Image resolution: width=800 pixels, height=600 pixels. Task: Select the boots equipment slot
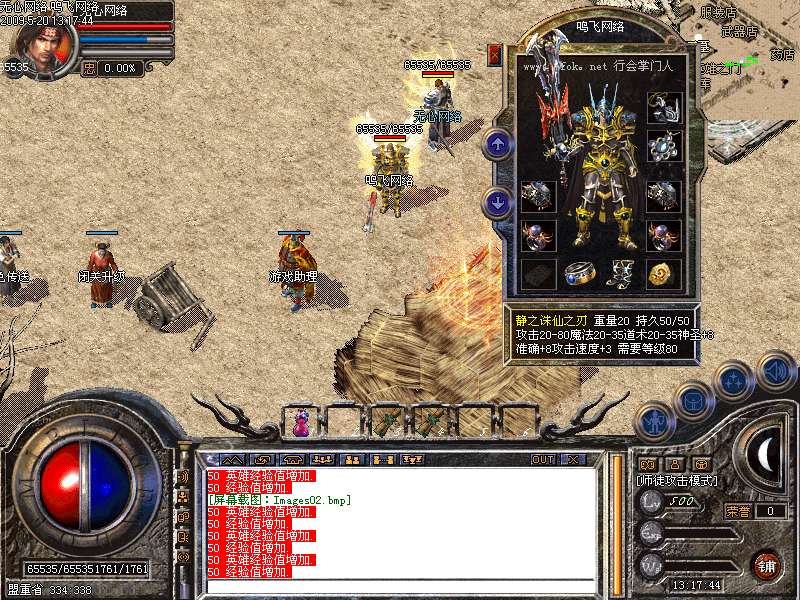tap(621, 273)
